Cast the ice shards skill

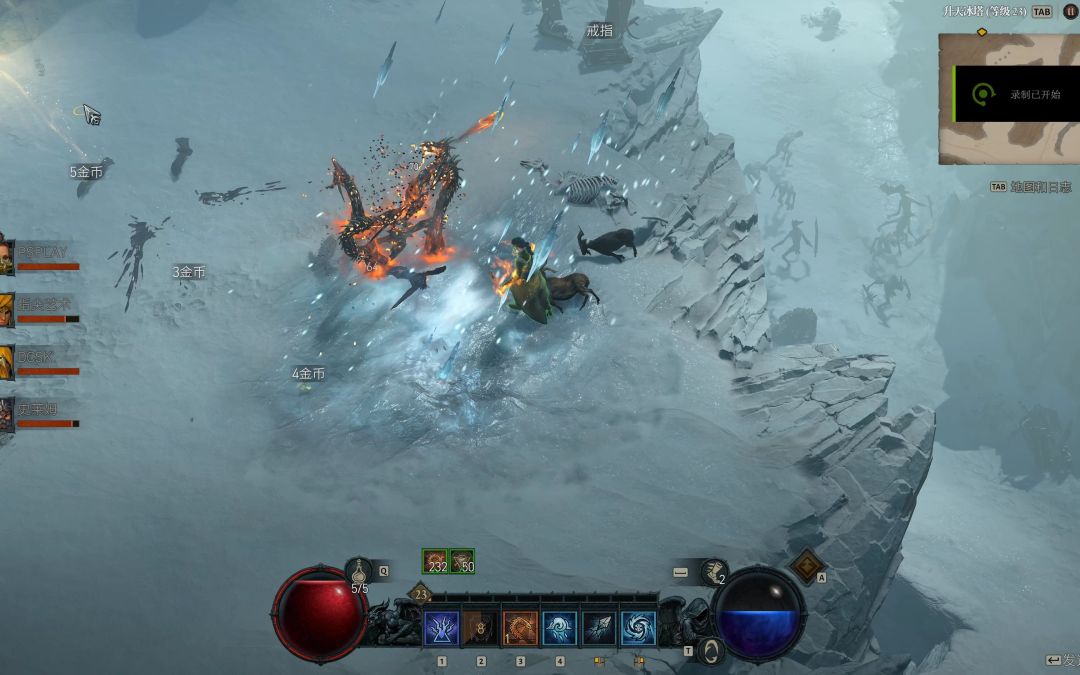pos(599,628)
